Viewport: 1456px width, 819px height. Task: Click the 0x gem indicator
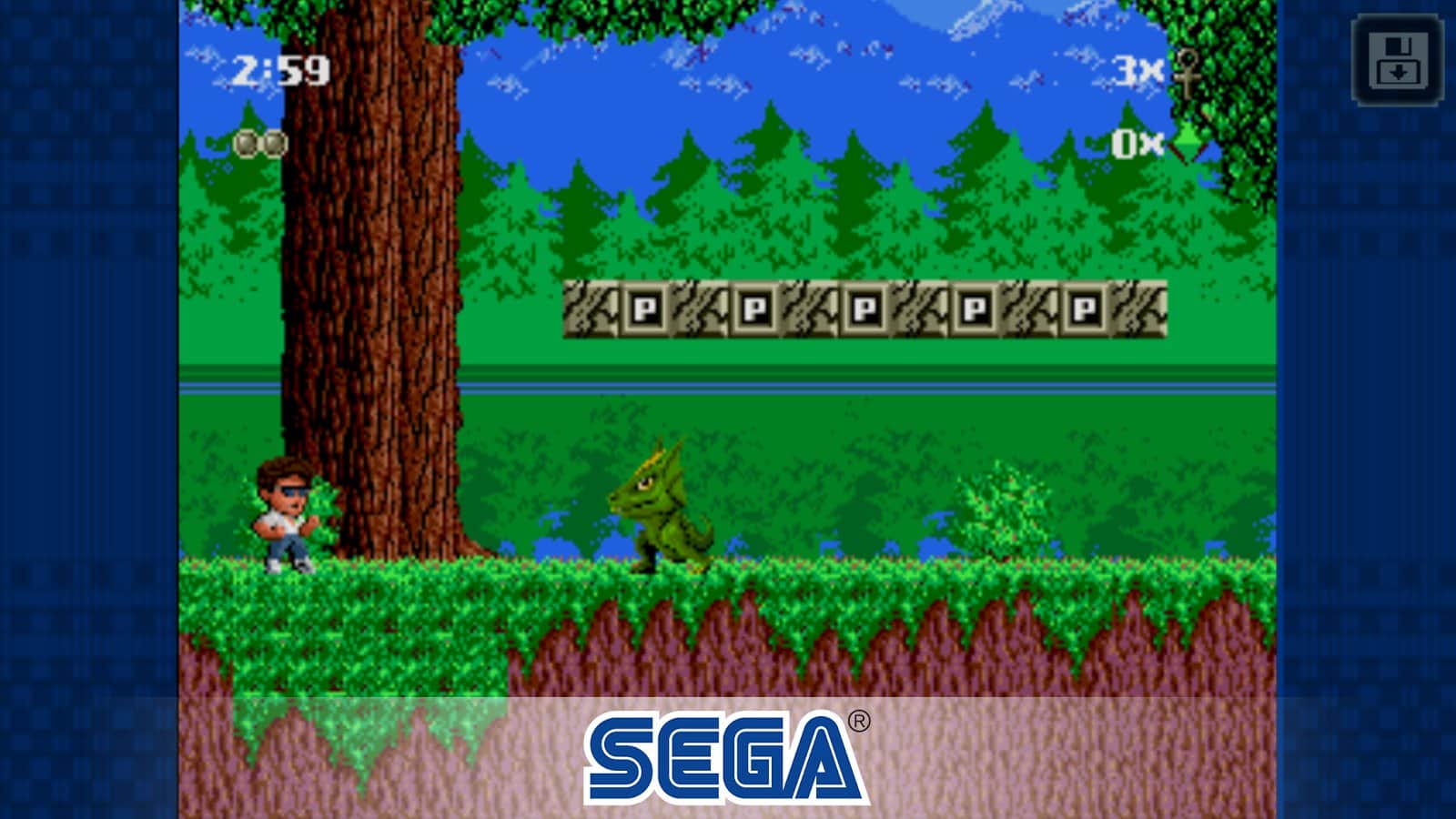1137,143
